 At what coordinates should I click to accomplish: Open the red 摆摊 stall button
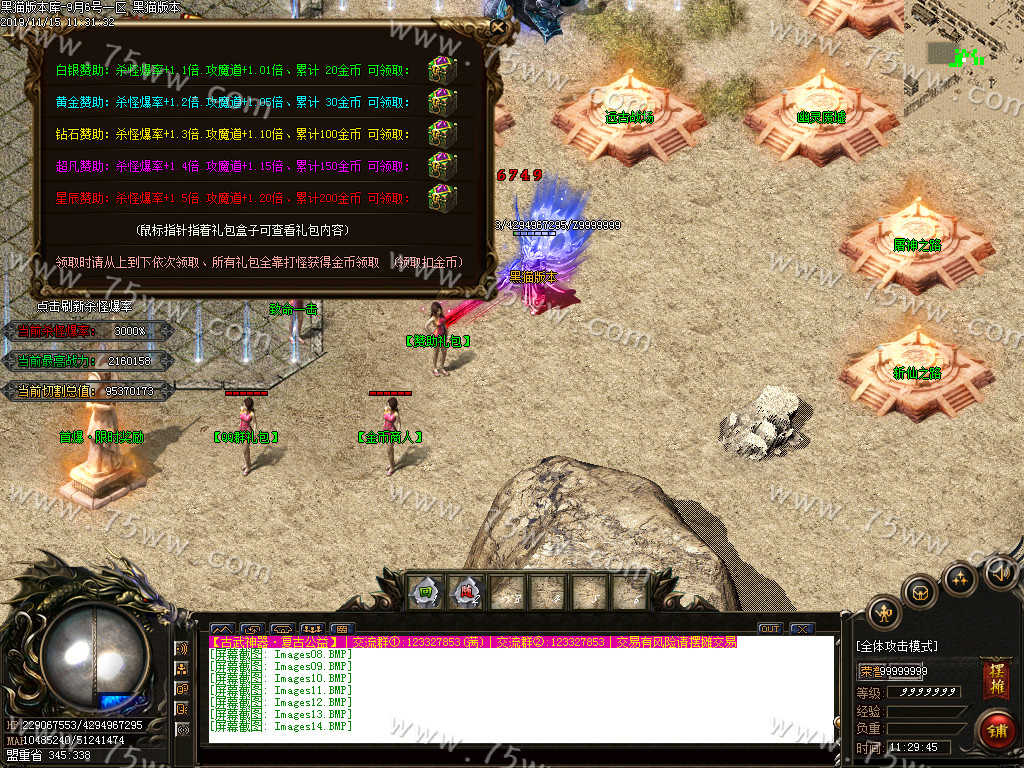tap(995, 678)
